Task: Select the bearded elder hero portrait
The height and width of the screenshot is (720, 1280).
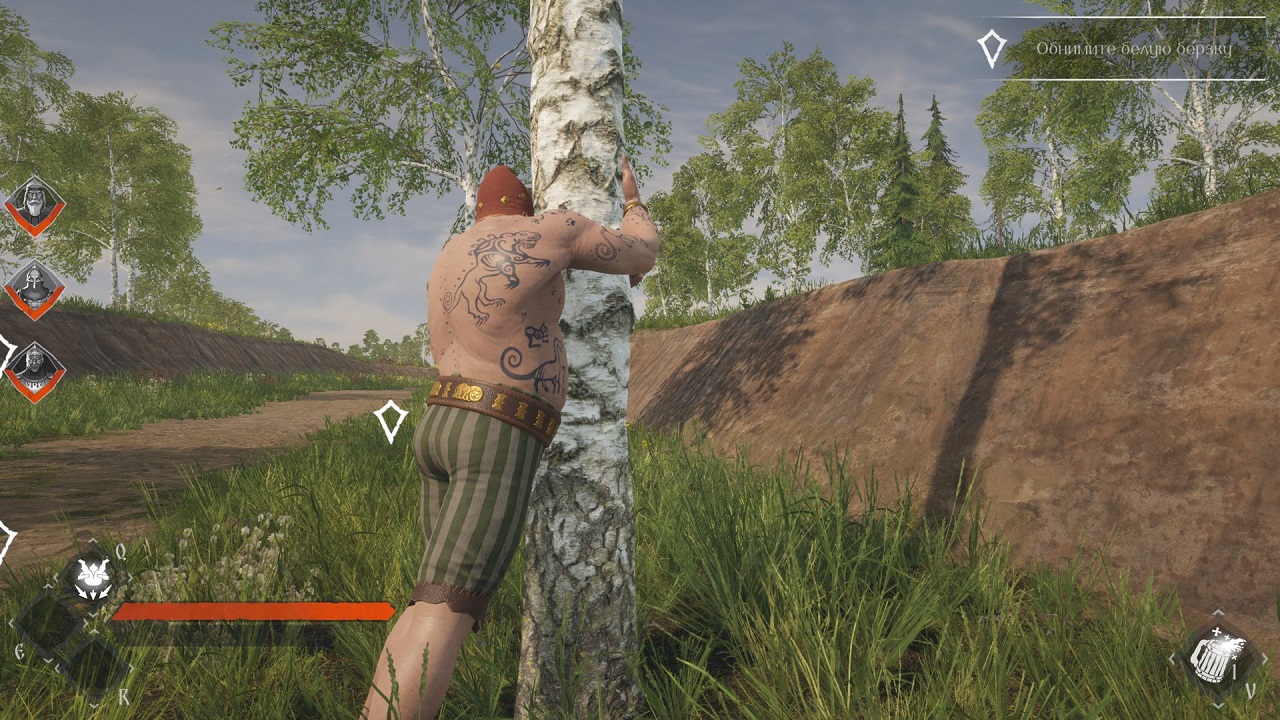Action: click(x=35, y=206)
